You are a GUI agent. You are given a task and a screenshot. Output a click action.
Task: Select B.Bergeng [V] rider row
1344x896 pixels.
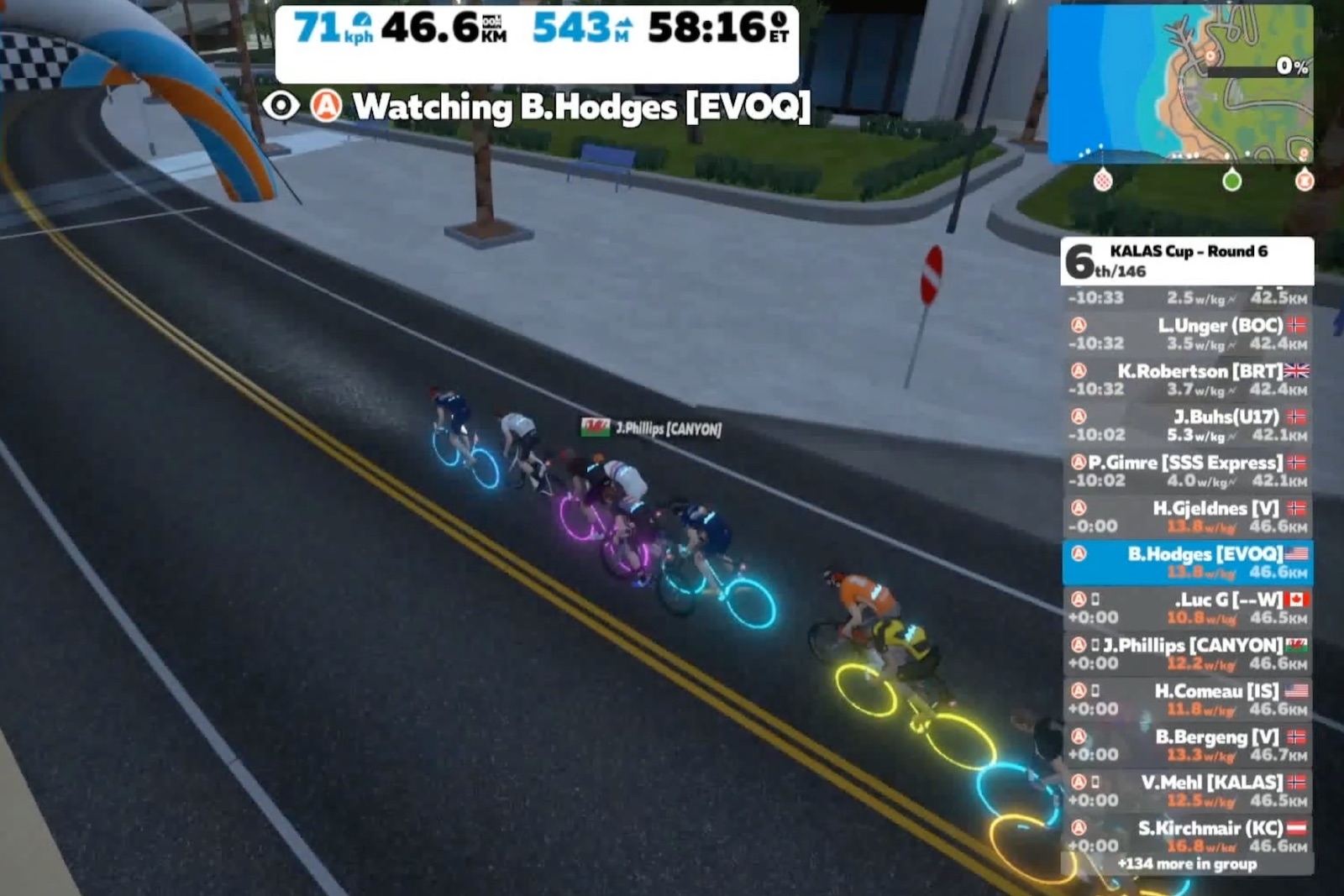(1188, 745)
